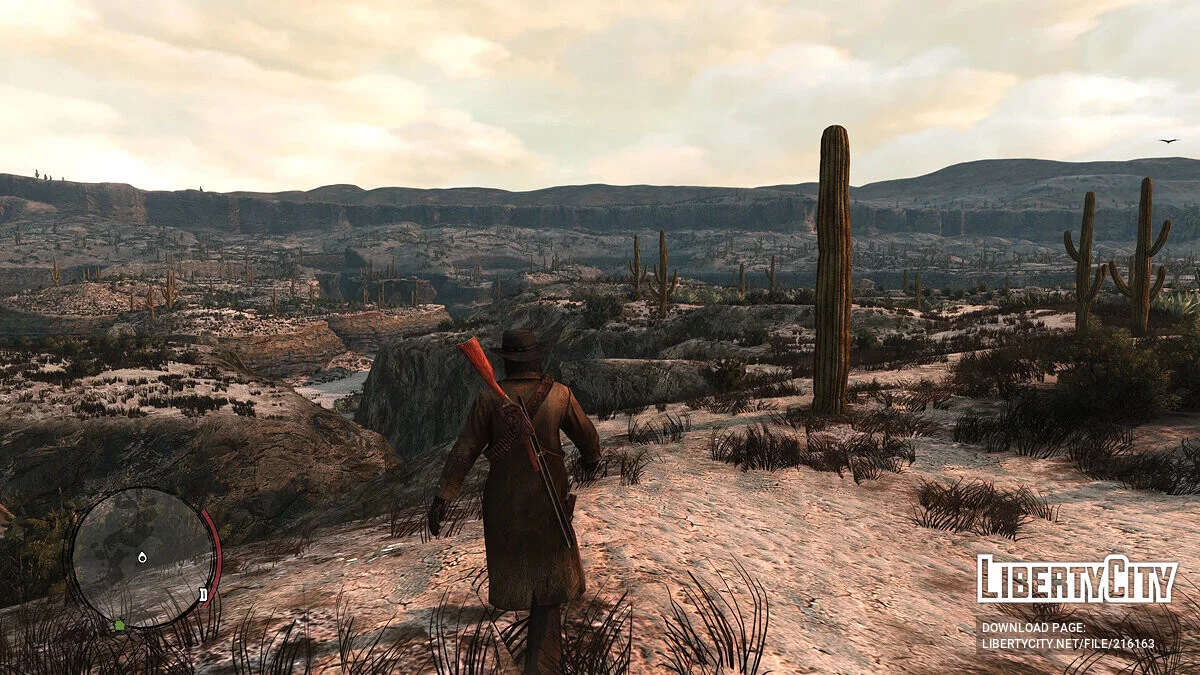The width and height of the screenshot is (1200, 675).
Task: Click the LibertyCity logo
Action: click(x=1077, y=580)
